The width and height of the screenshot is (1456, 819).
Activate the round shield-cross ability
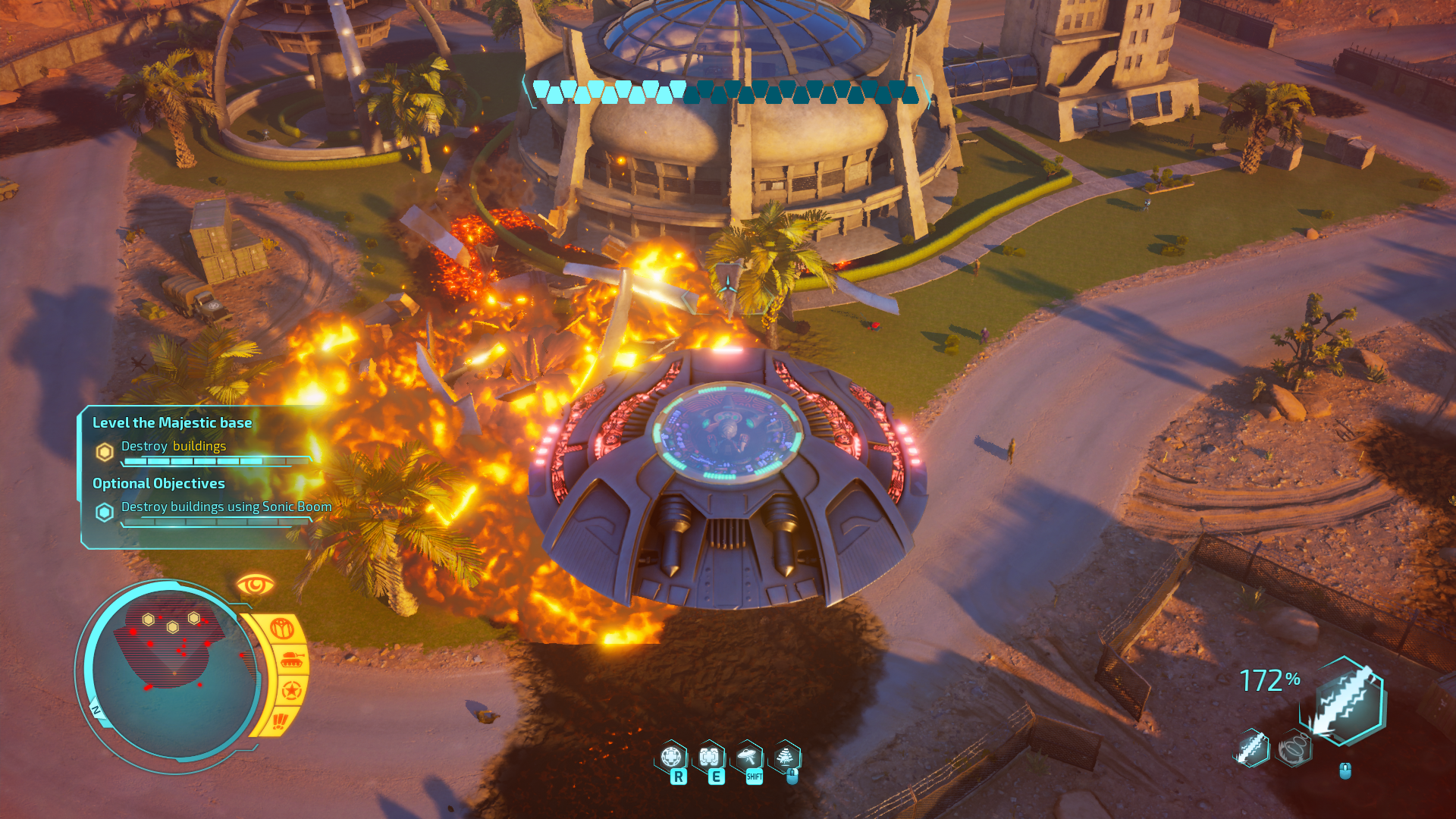672,757
